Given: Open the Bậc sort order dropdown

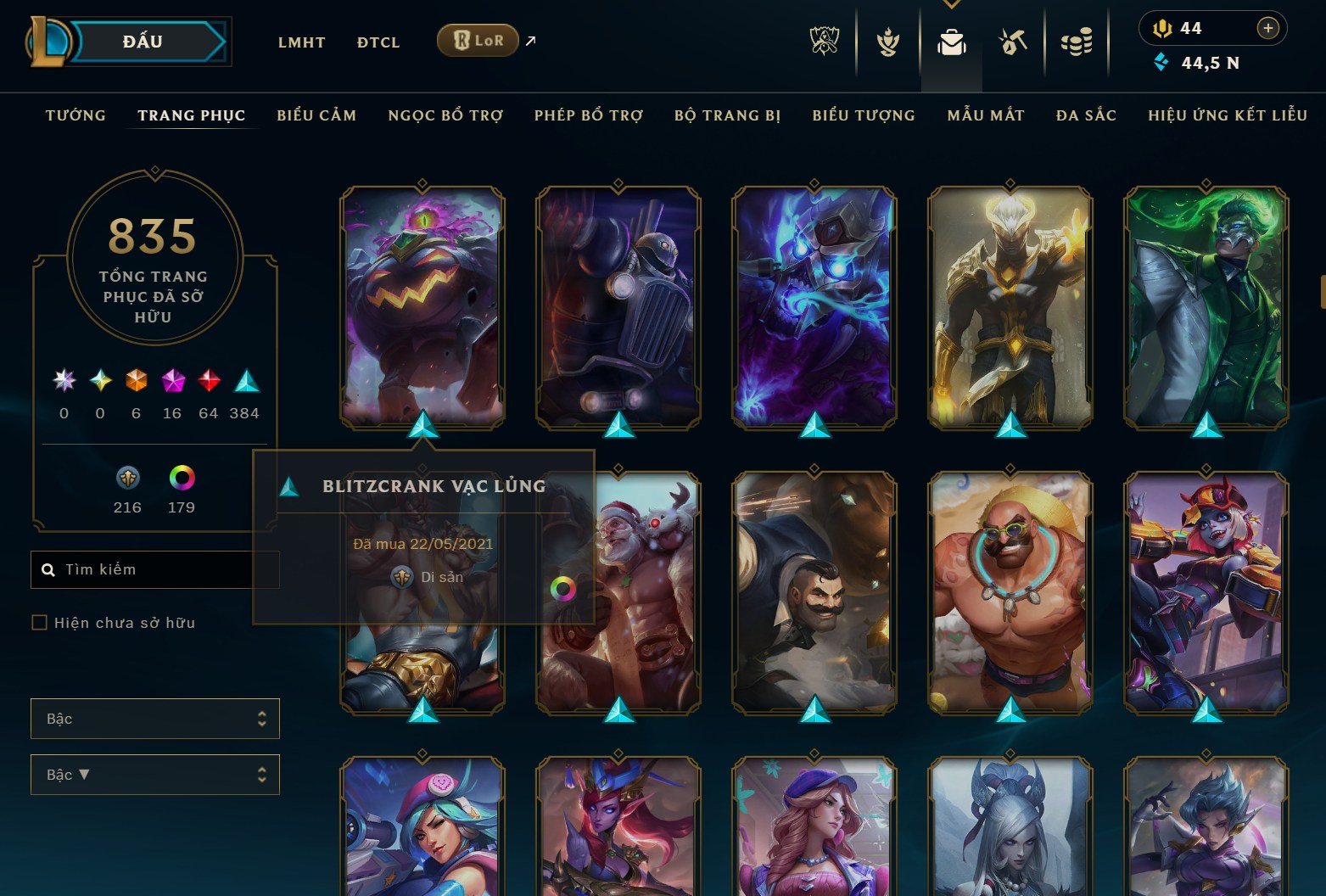Looking at the screenshot, I should (x=155, y=774).
